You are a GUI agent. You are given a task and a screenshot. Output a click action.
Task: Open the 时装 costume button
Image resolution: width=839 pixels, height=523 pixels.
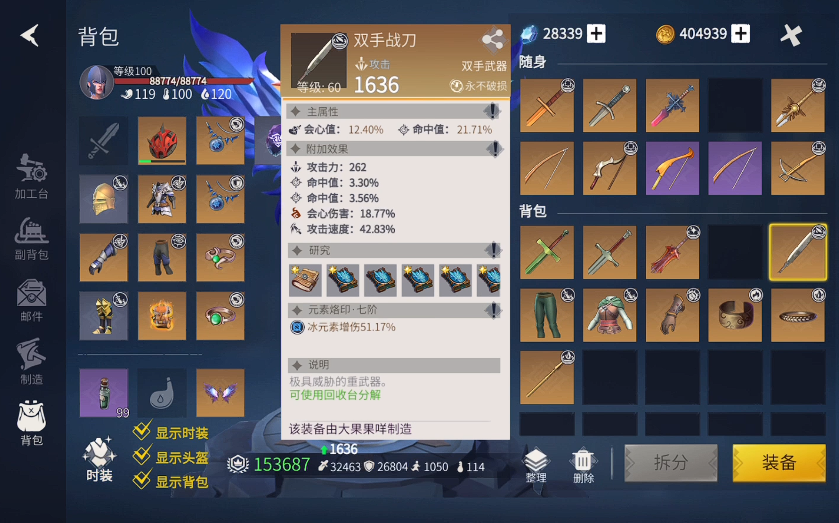click(99, 459)
